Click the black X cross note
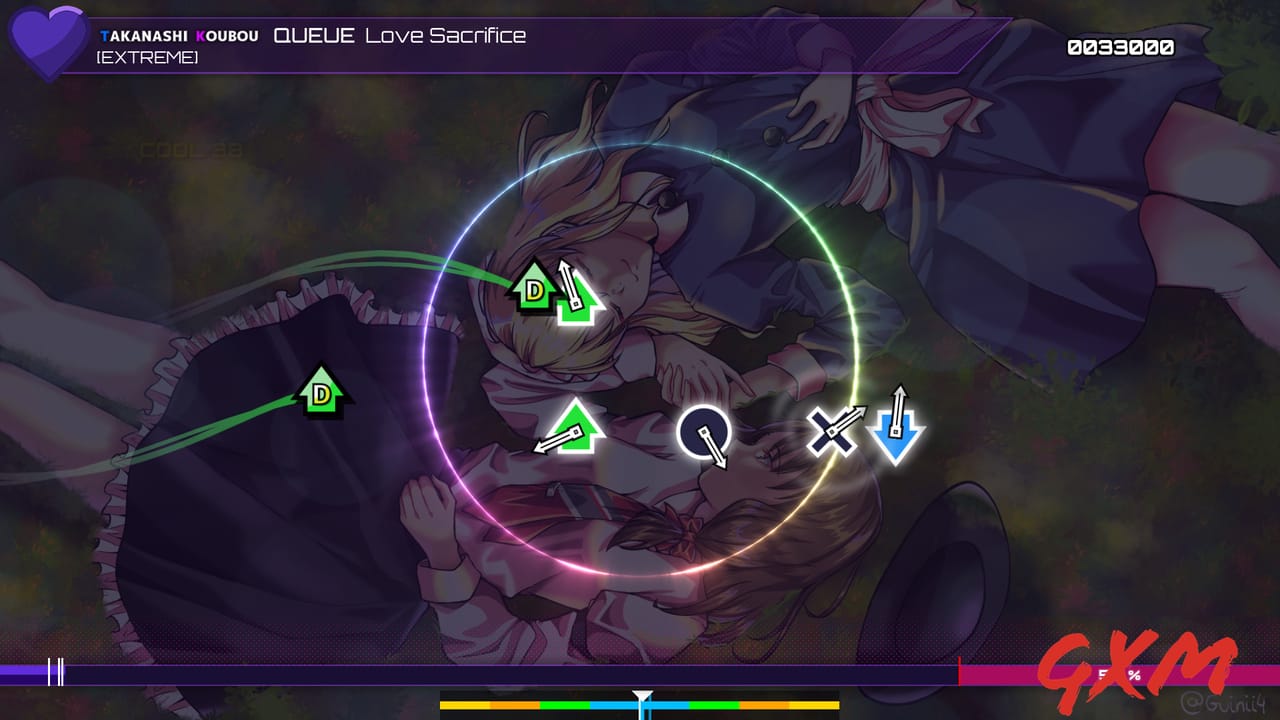This screenshot has height=720, width=1280. pos(830,432)
